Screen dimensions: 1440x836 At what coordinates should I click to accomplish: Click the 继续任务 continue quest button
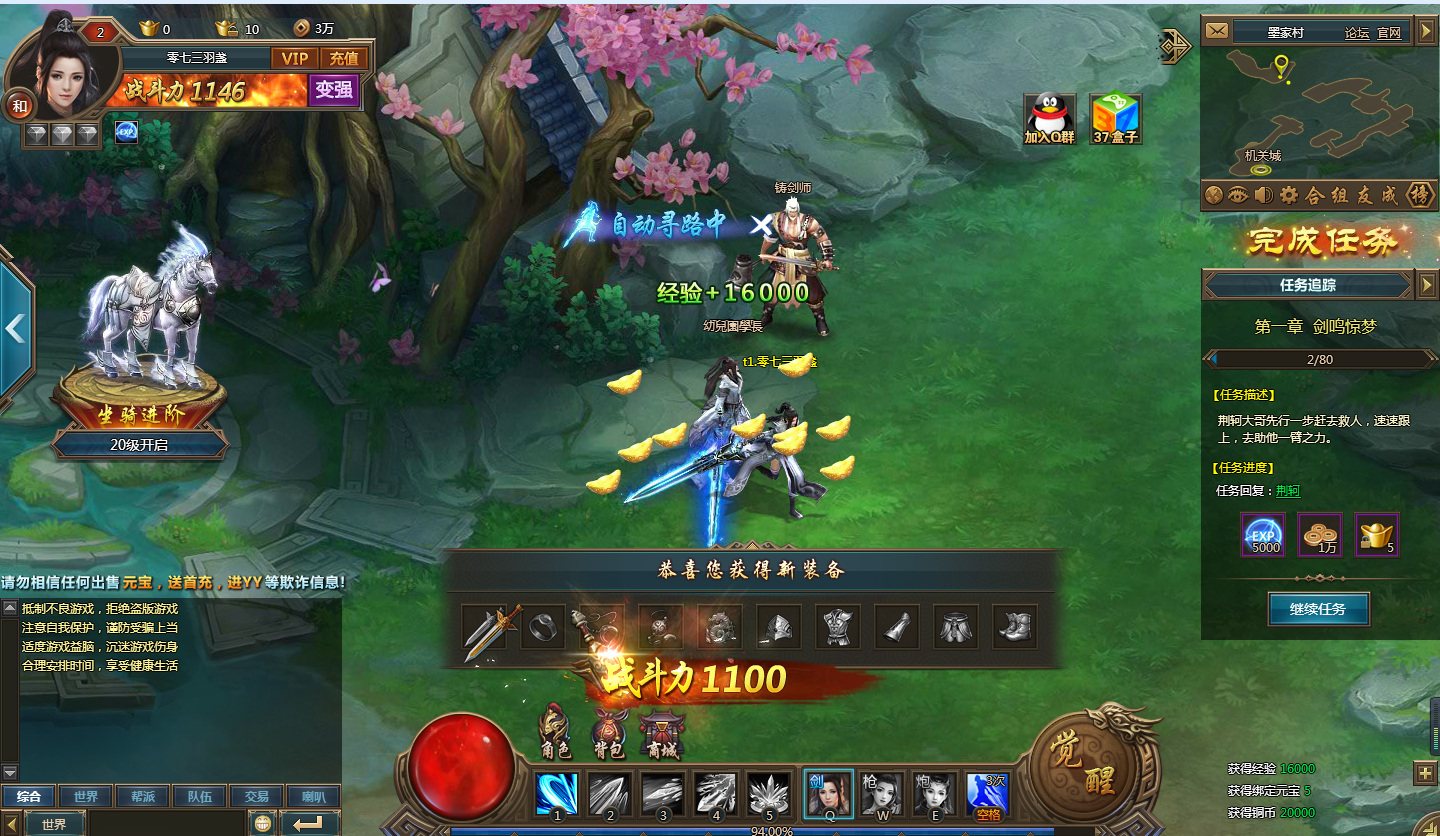pos(1318,608)
